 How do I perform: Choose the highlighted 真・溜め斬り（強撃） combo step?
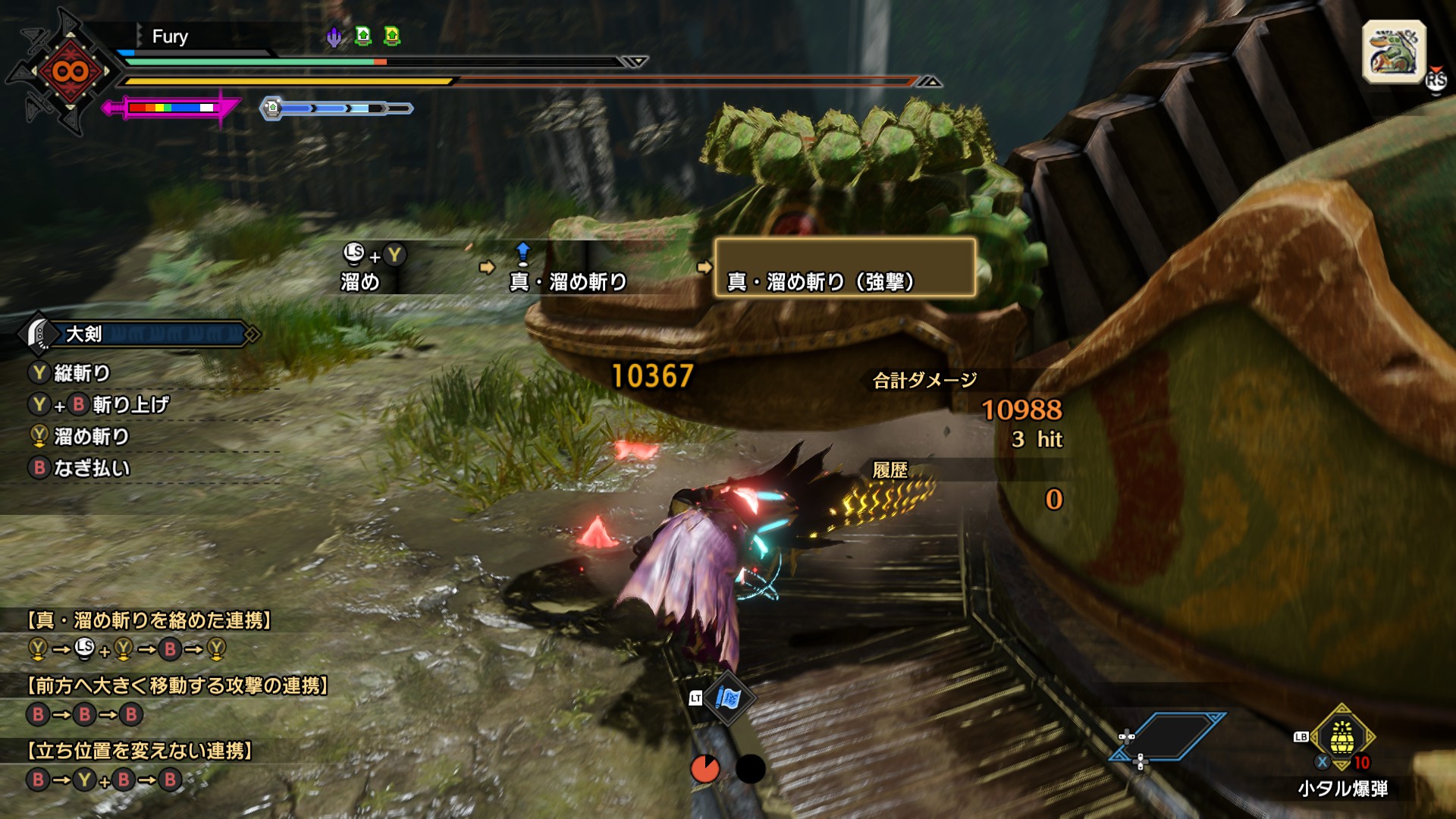click(845, 268)
